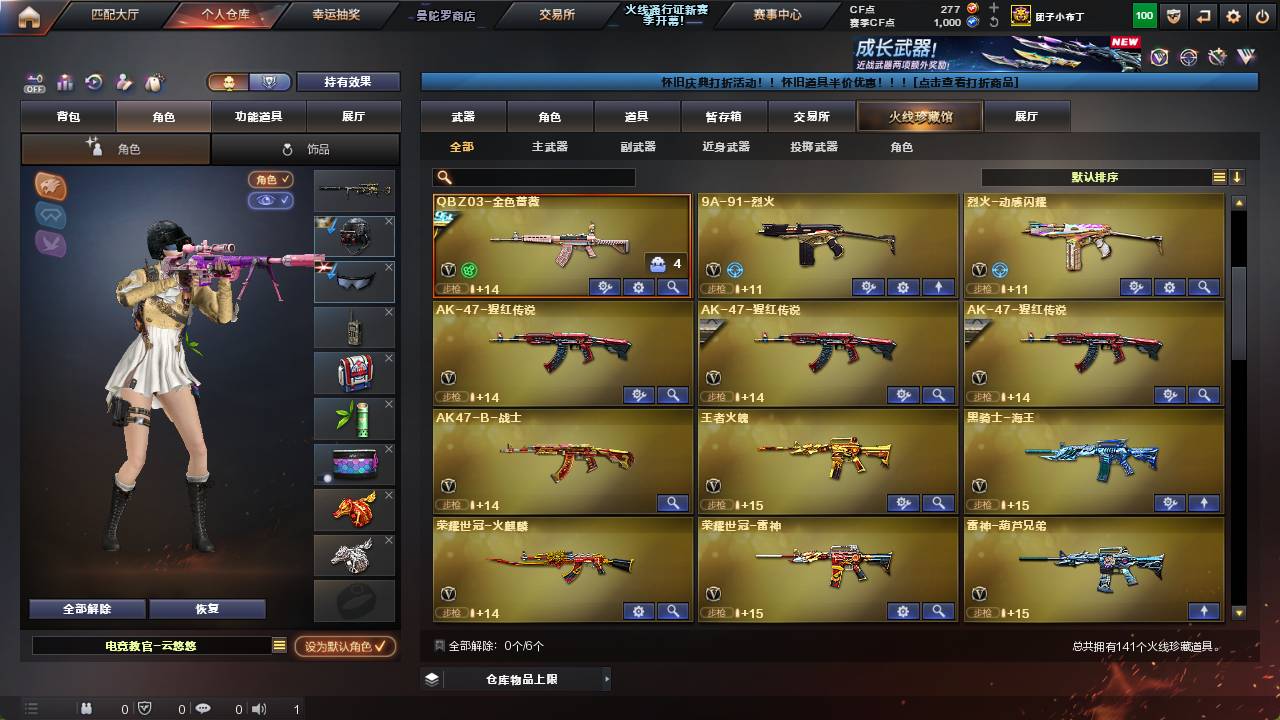Click the upgrade arrow icon on 黑骑士-海王 card
Screen dimensions: 1280x720
[x=1204, y=502]
